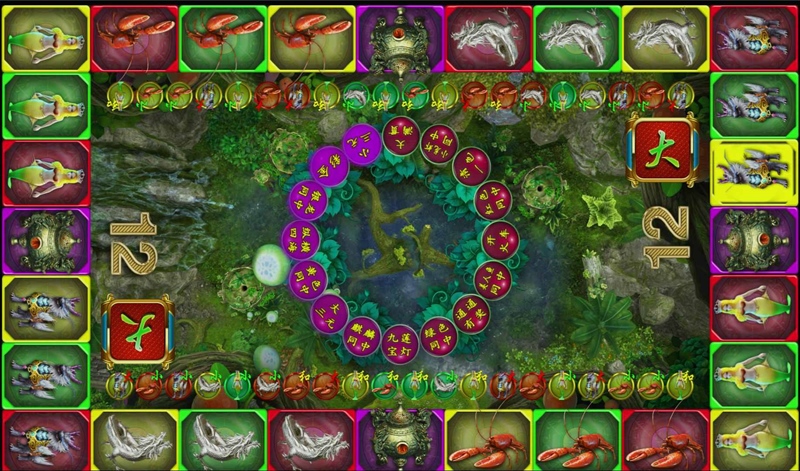Viewport: 800px width, 471px height.
Task: Select the 通通有奖 wheel circle
Action: pos(470,311)
